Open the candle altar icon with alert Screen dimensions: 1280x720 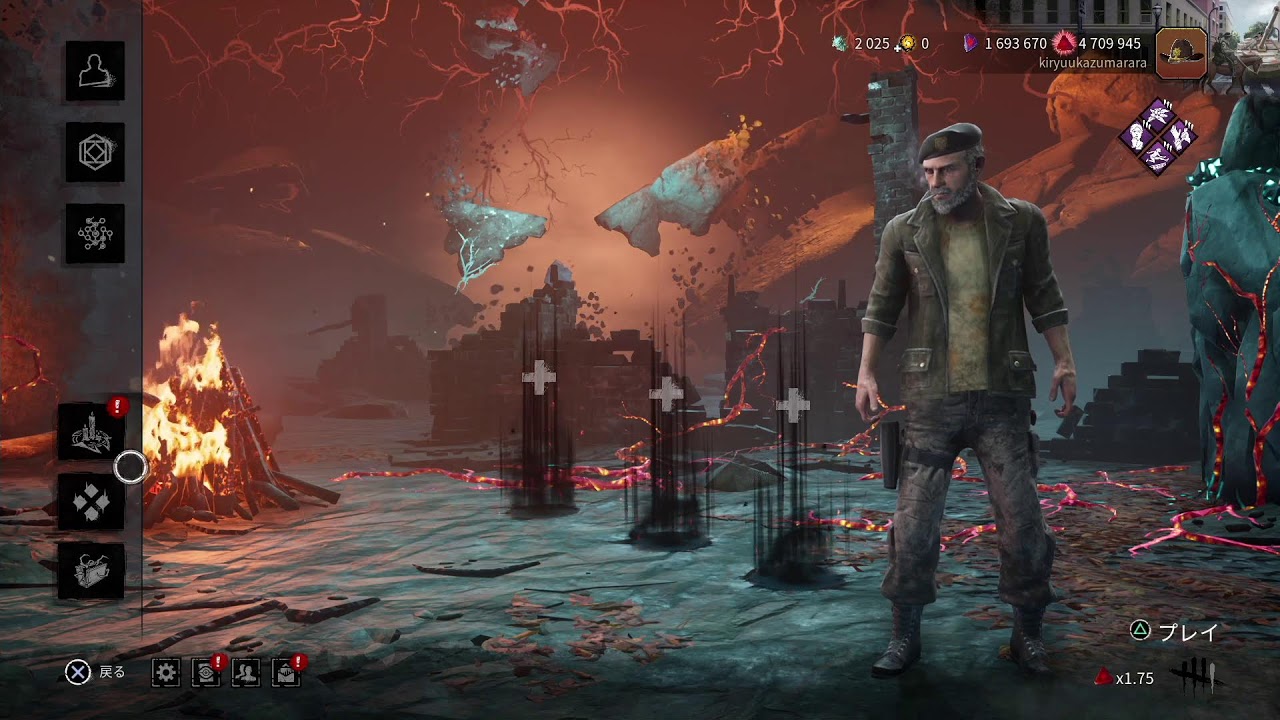(91, 433)
